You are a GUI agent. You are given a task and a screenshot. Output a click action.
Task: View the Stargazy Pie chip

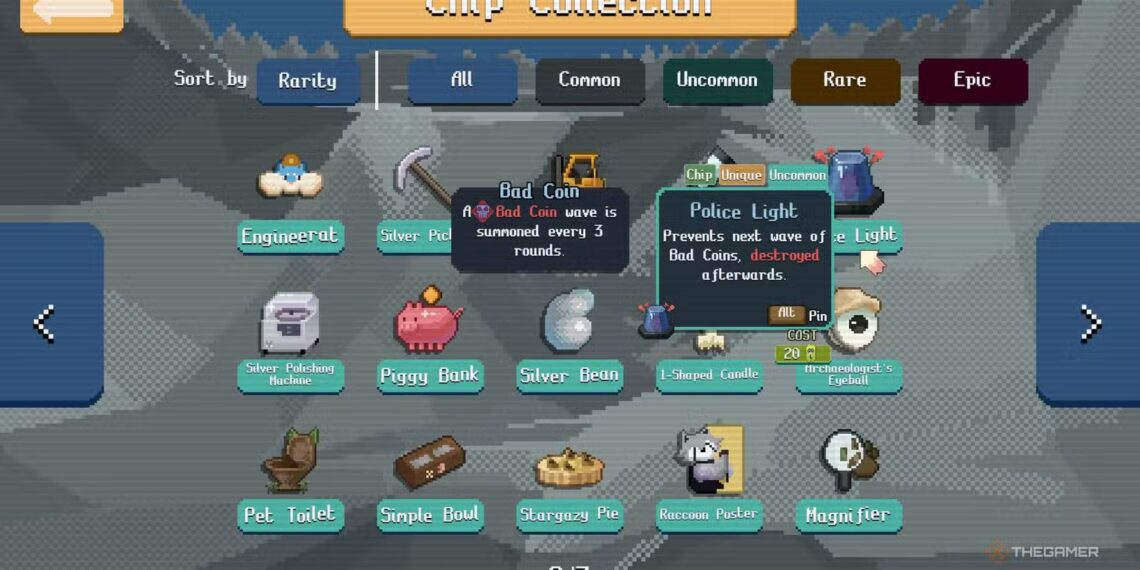tap(569, 466)
